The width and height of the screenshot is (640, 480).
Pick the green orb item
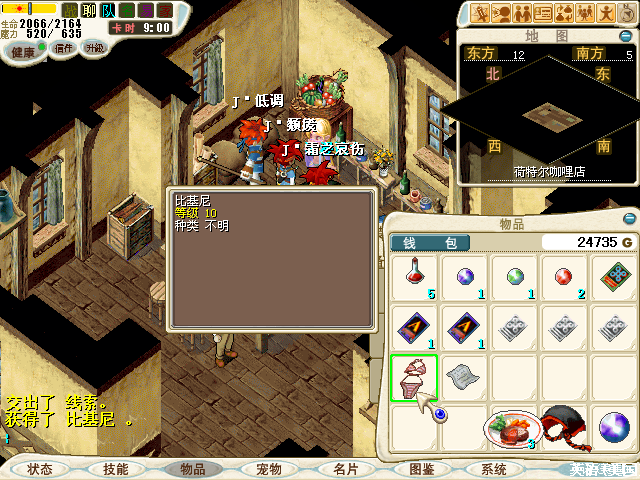[515, 276]
